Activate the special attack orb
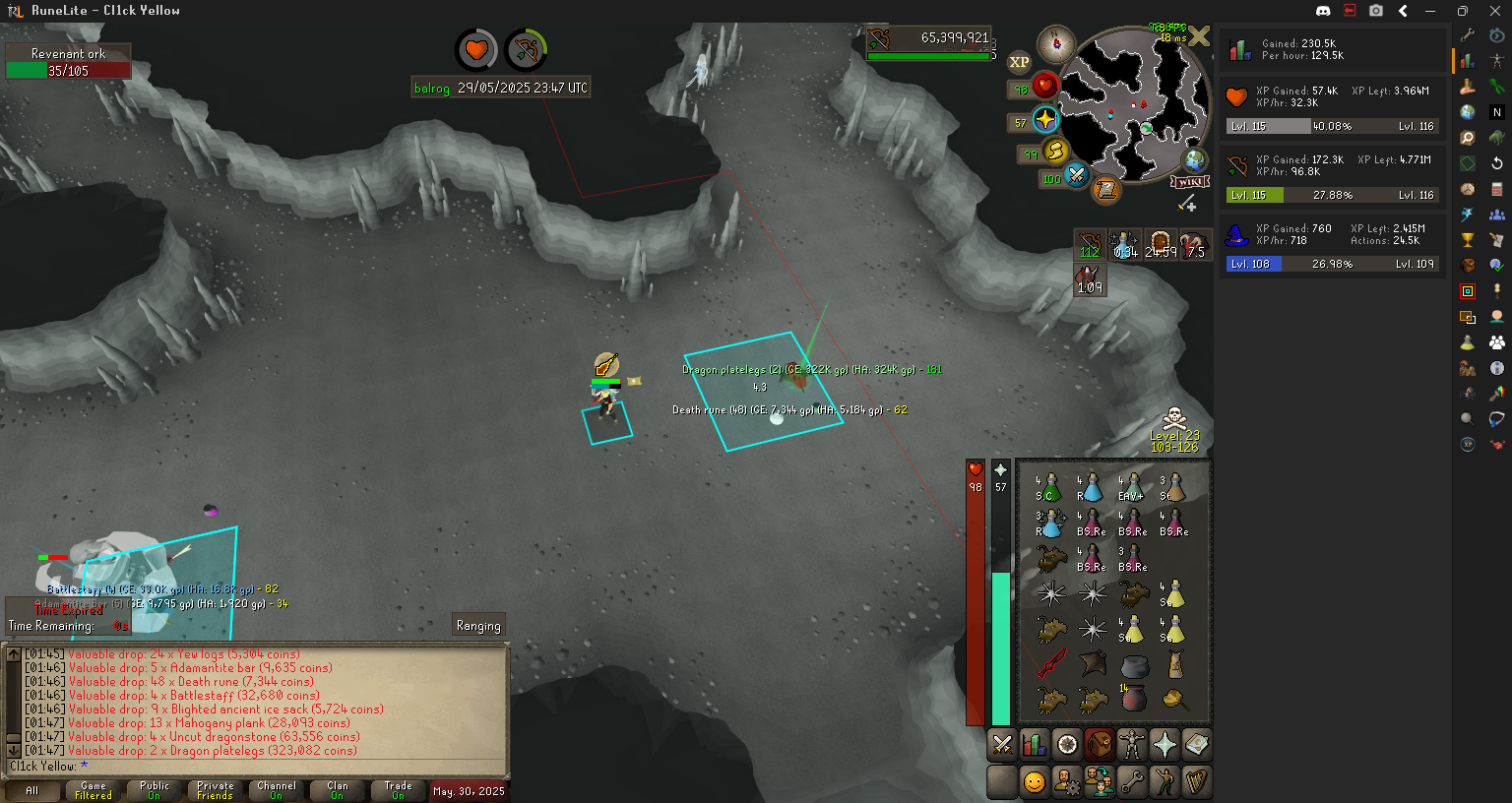The width and height of the screenshot is (1512, 803). 1076,177
